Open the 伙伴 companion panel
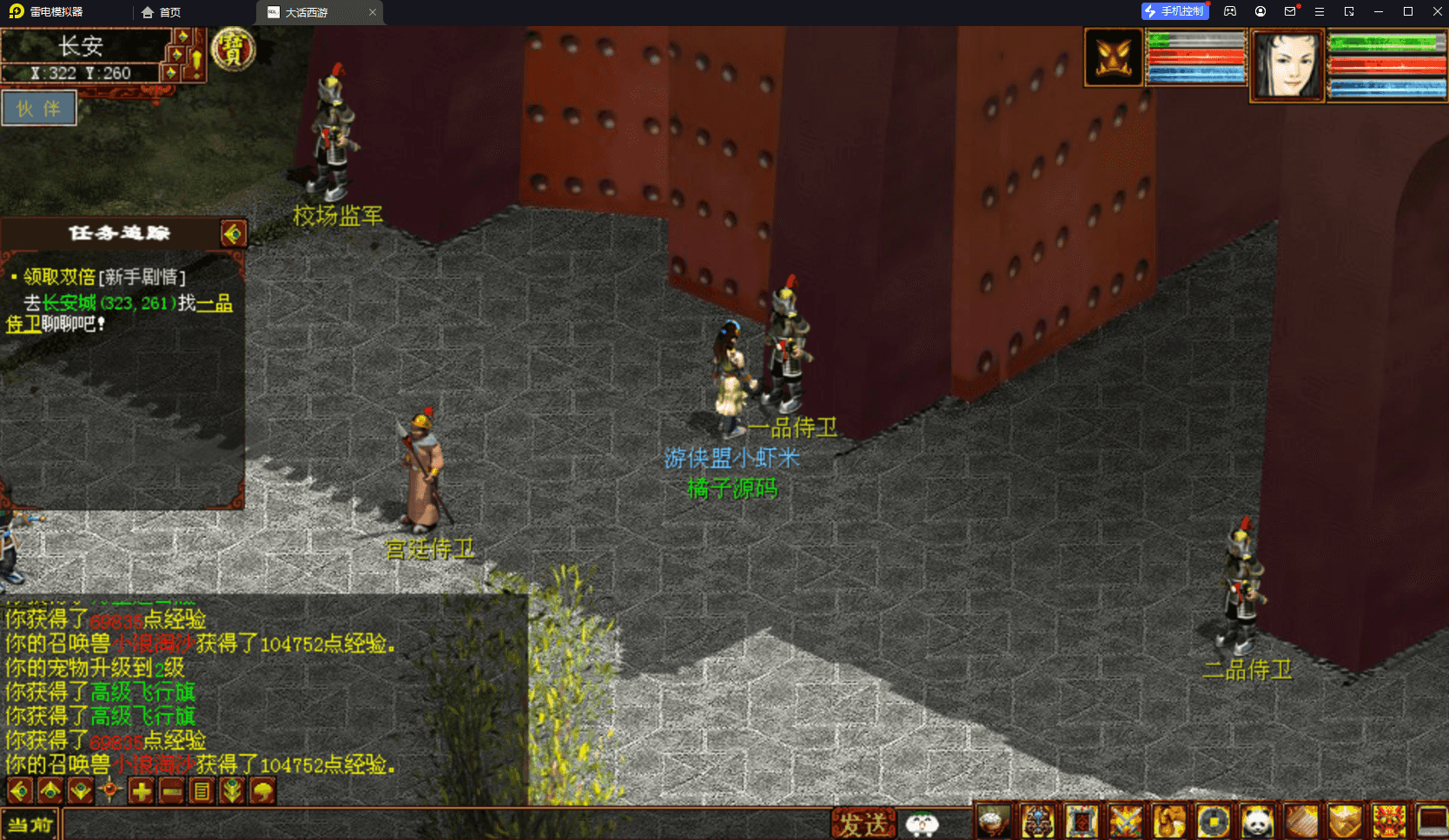The height and width of the screenshot is (840, 1449). (38, 109)
